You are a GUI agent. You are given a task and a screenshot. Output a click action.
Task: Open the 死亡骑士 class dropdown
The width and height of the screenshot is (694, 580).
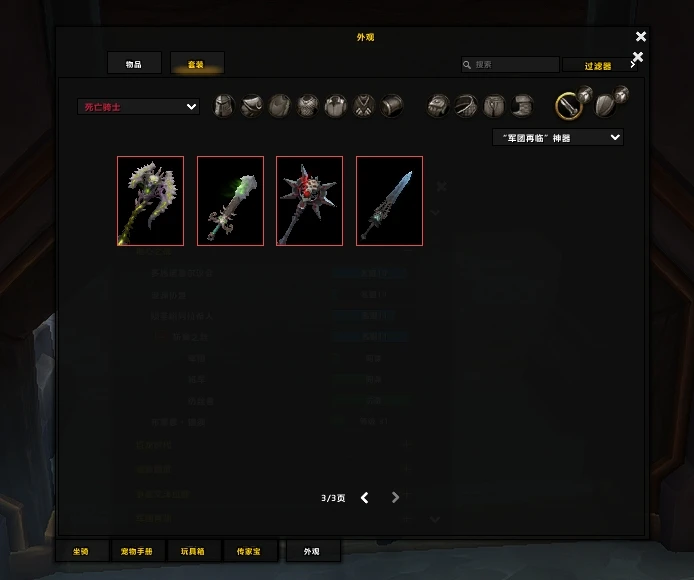point(138,106)
